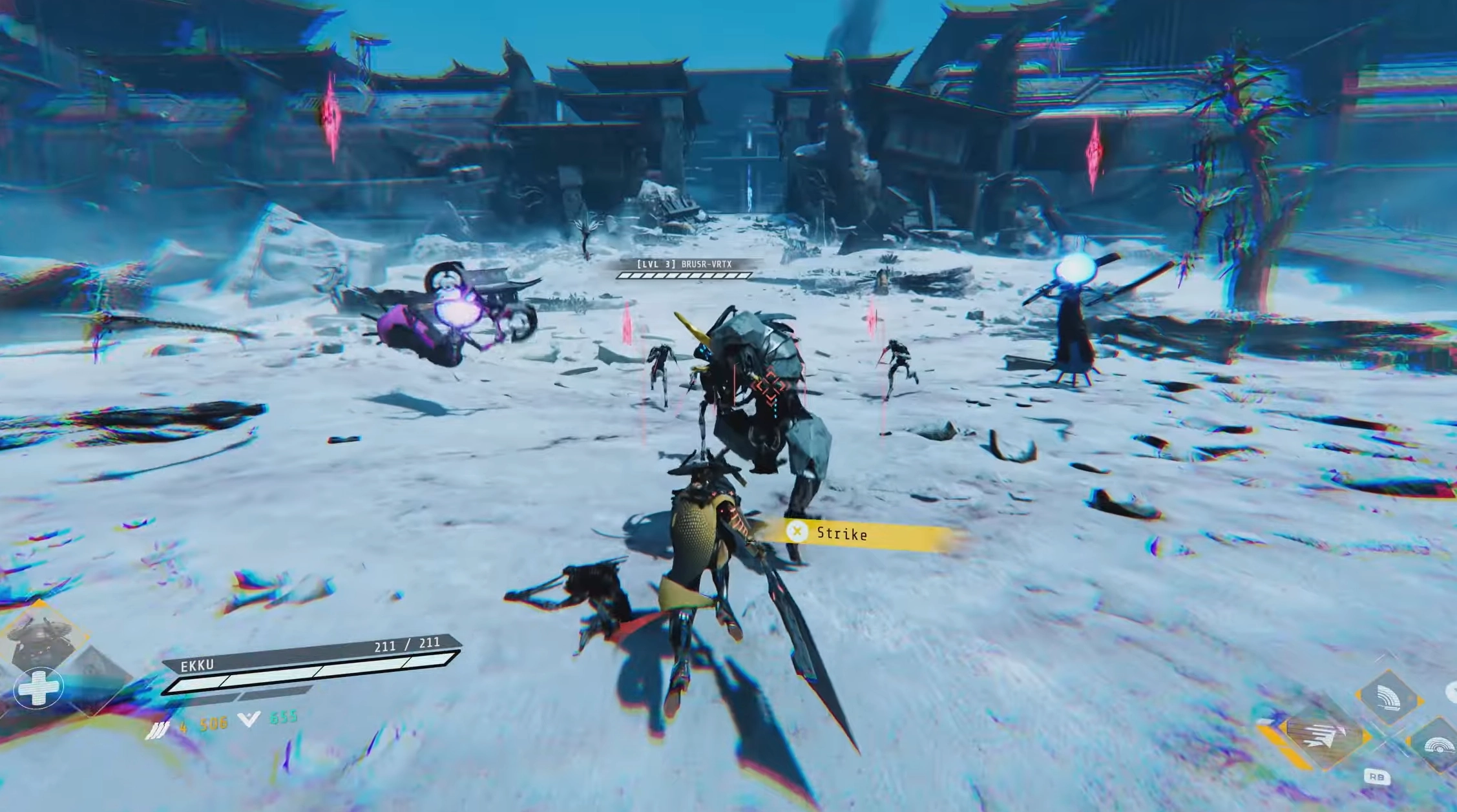The width and height of the screenshot is (1457, 812).
Task: Trigger the quarter-arc fan ability diamond
Action: 1389,699
